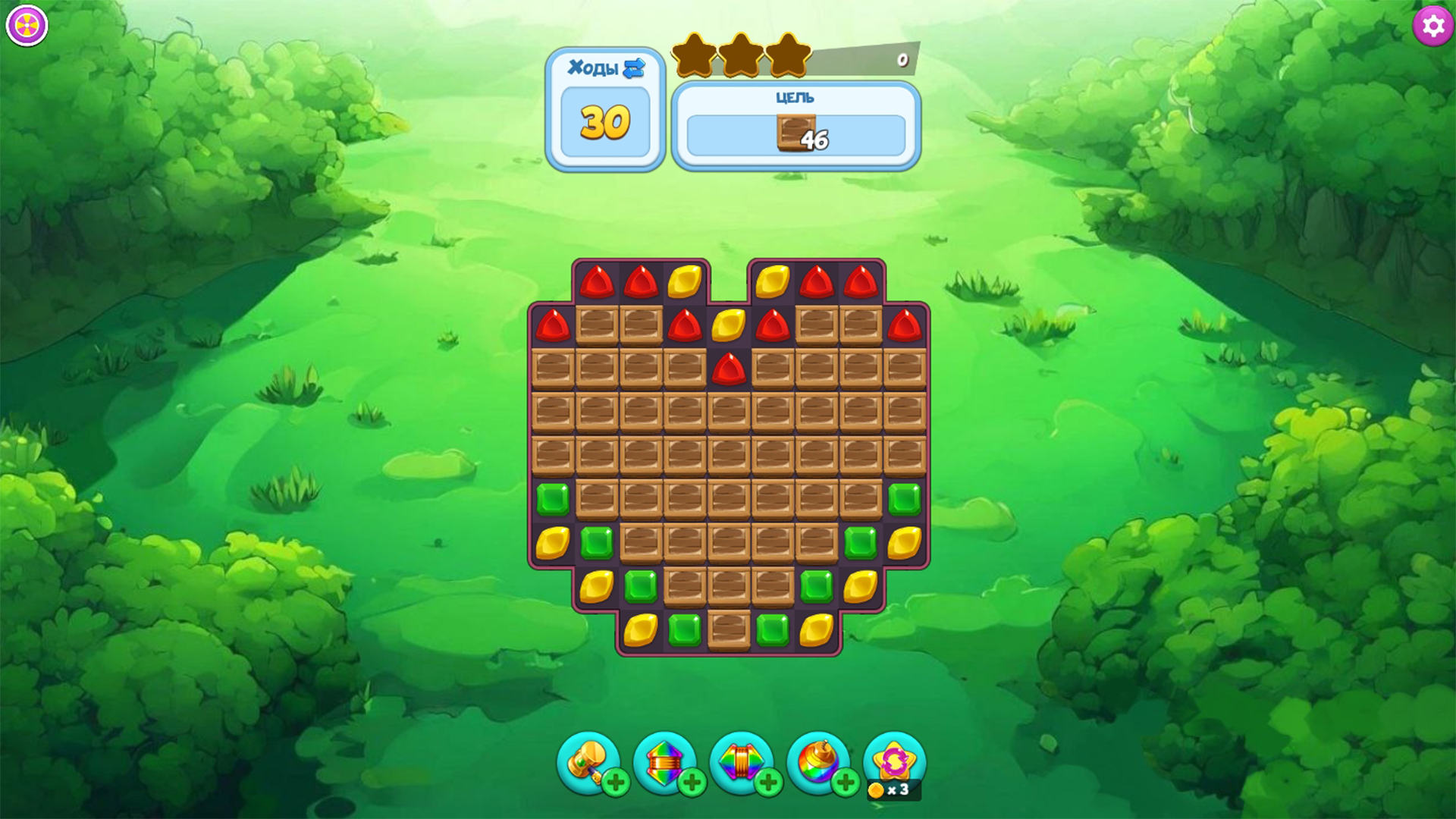Select the ЦЕЛЬ goal panel header

click(795, 97)
